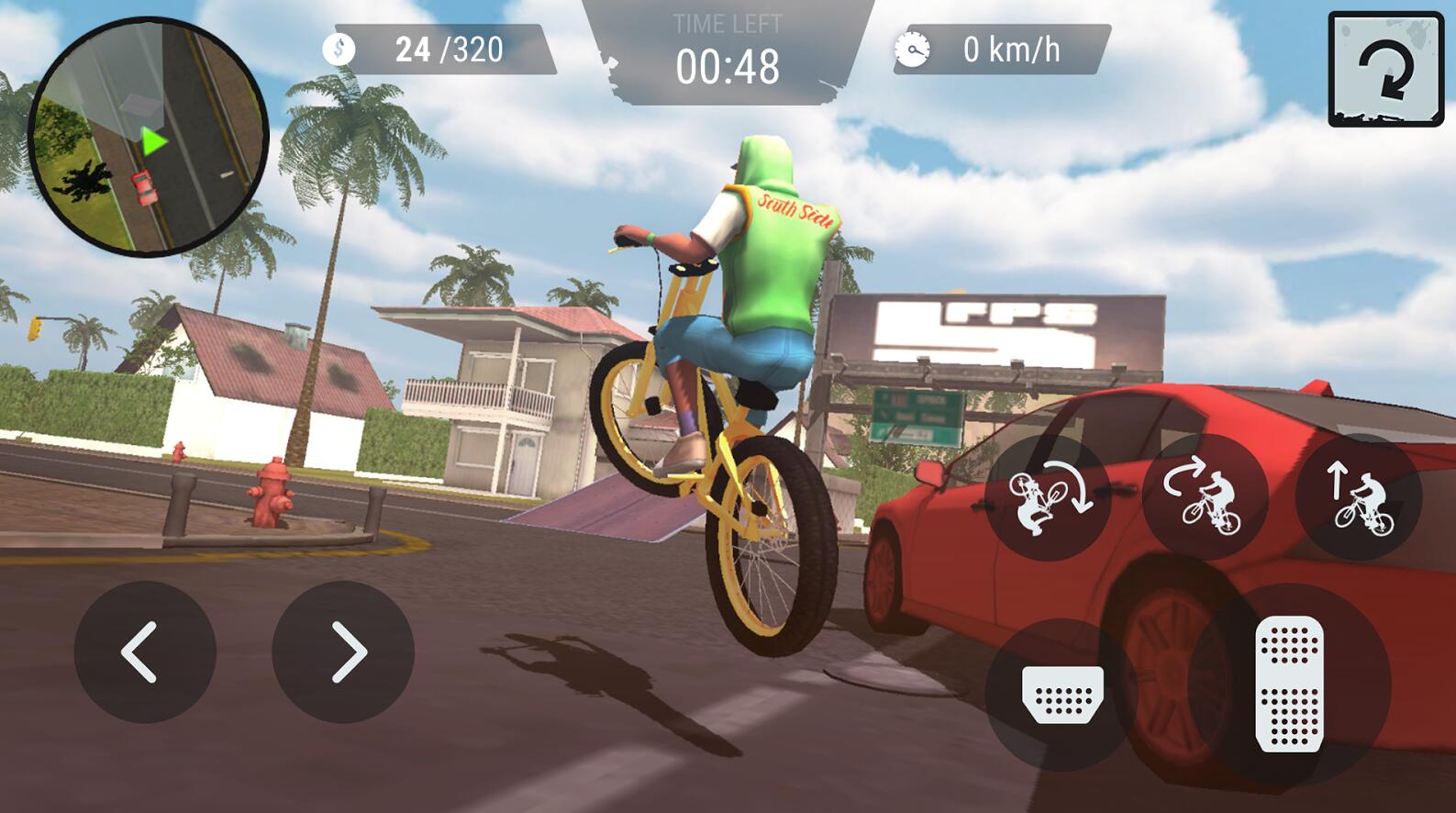Perform the backflip trick icon
Screen dimensions: 1456x813
coord(1048,498)
